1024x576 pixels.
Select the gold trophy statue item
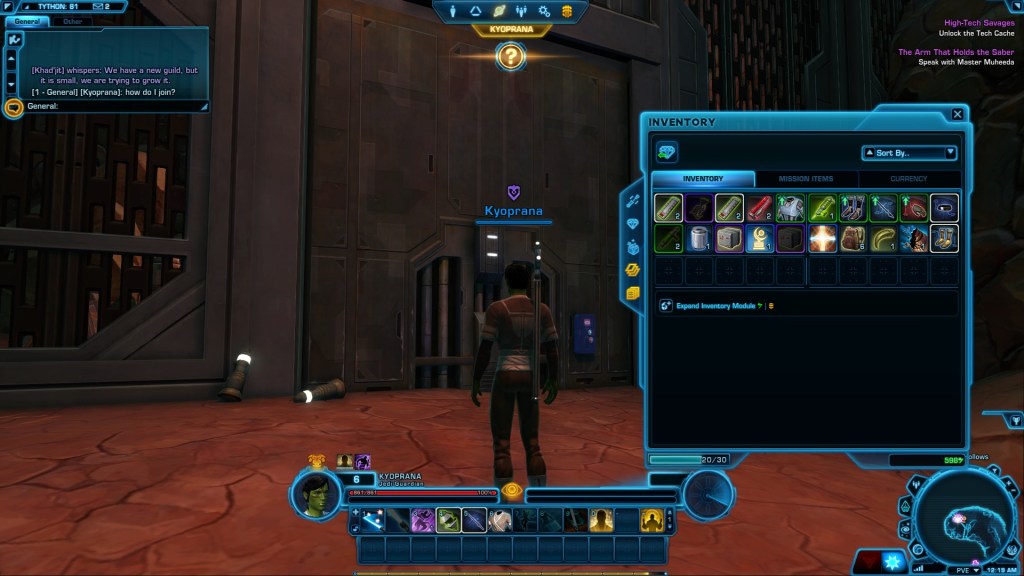759,238
